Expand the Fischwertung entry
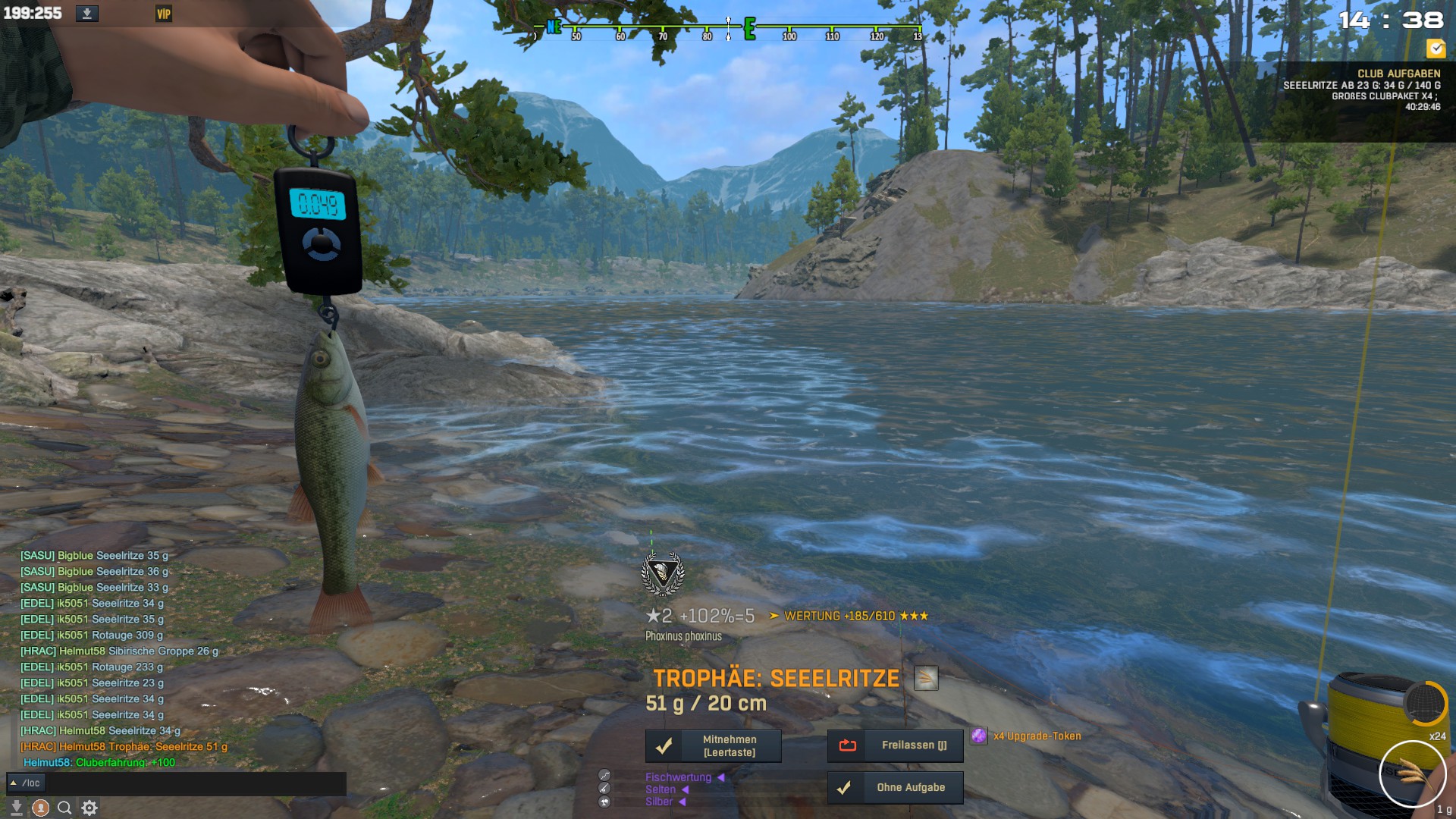 click(679, 777)
